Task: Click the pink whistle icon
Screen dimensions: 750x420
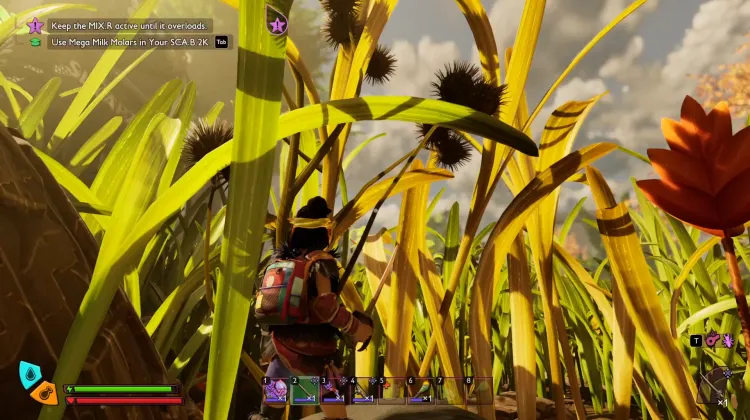Action: click(711, 340)
